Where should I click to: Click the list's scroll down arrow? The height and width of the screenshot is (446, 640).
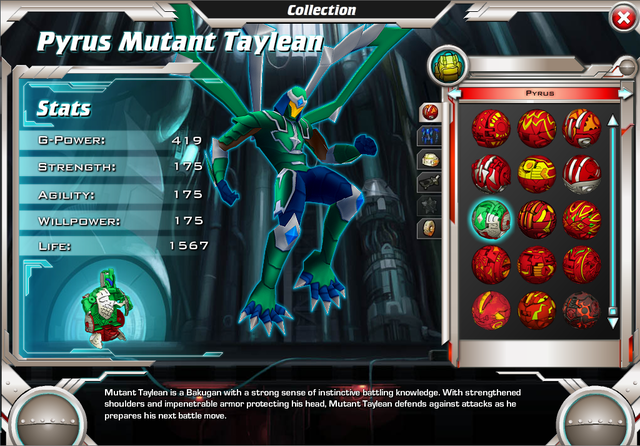point(613,322)
